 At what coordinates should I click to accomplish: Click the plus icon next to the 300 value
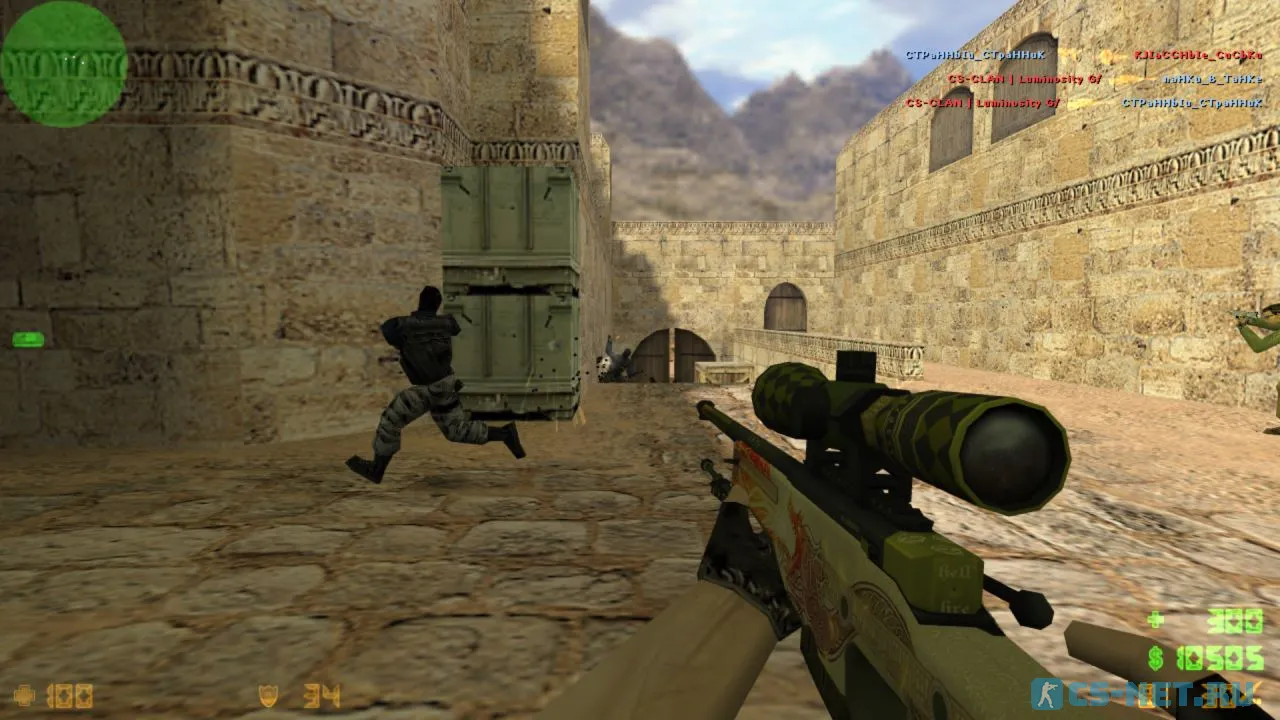[x=1155, y=620]
